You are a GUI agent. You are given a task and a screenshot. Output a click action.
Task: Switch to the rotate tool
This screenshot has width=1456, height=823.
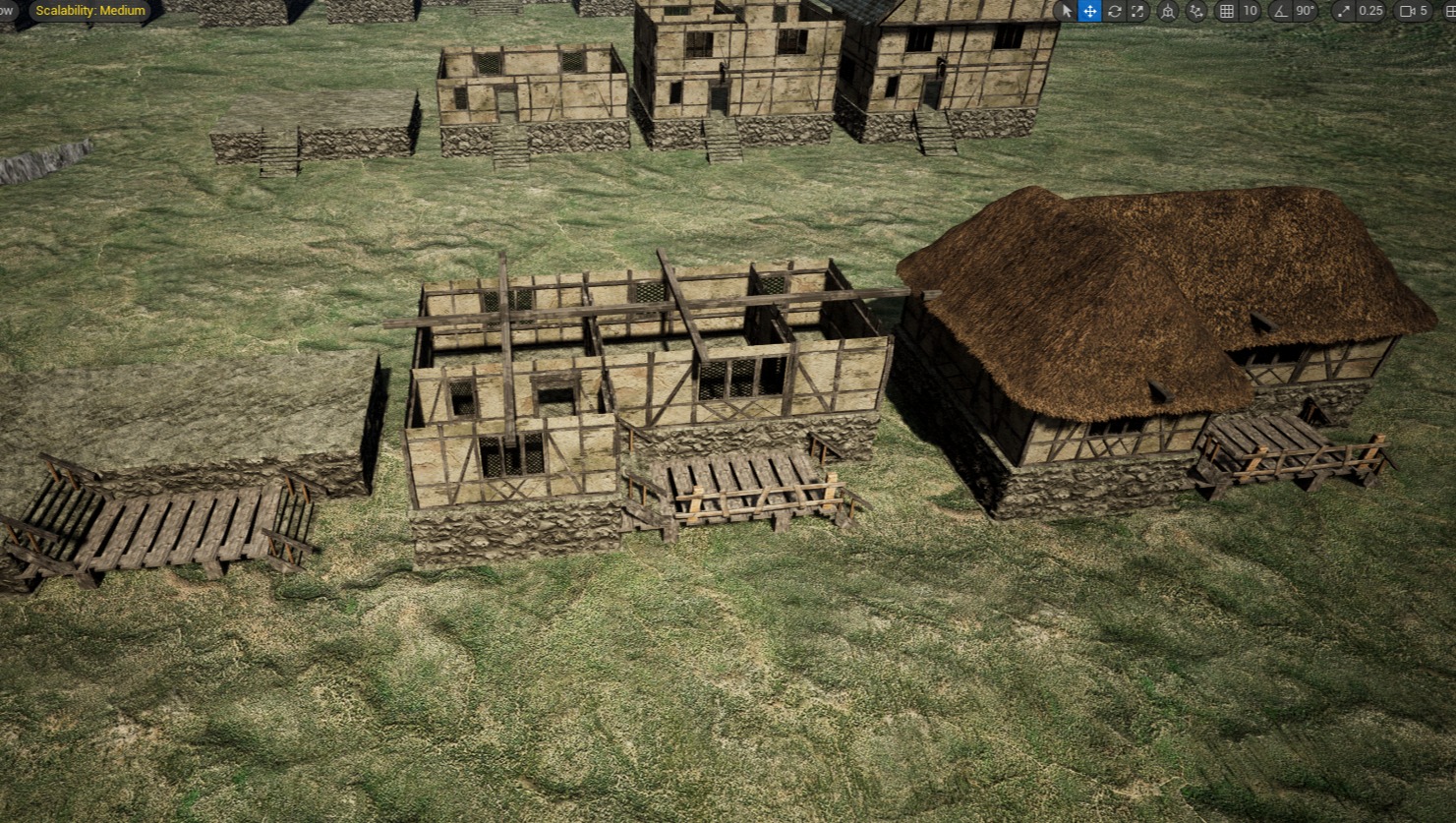coord(1114,12)
